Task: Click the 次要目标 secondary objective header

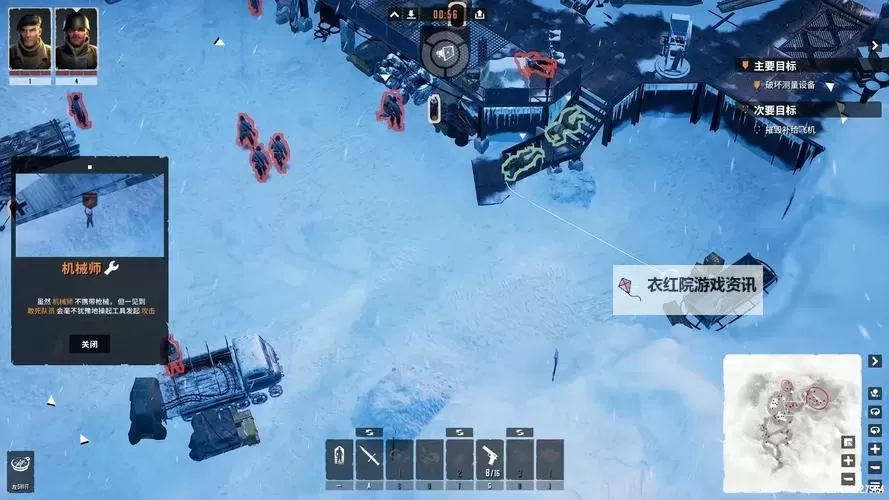Action: [774, 110]
